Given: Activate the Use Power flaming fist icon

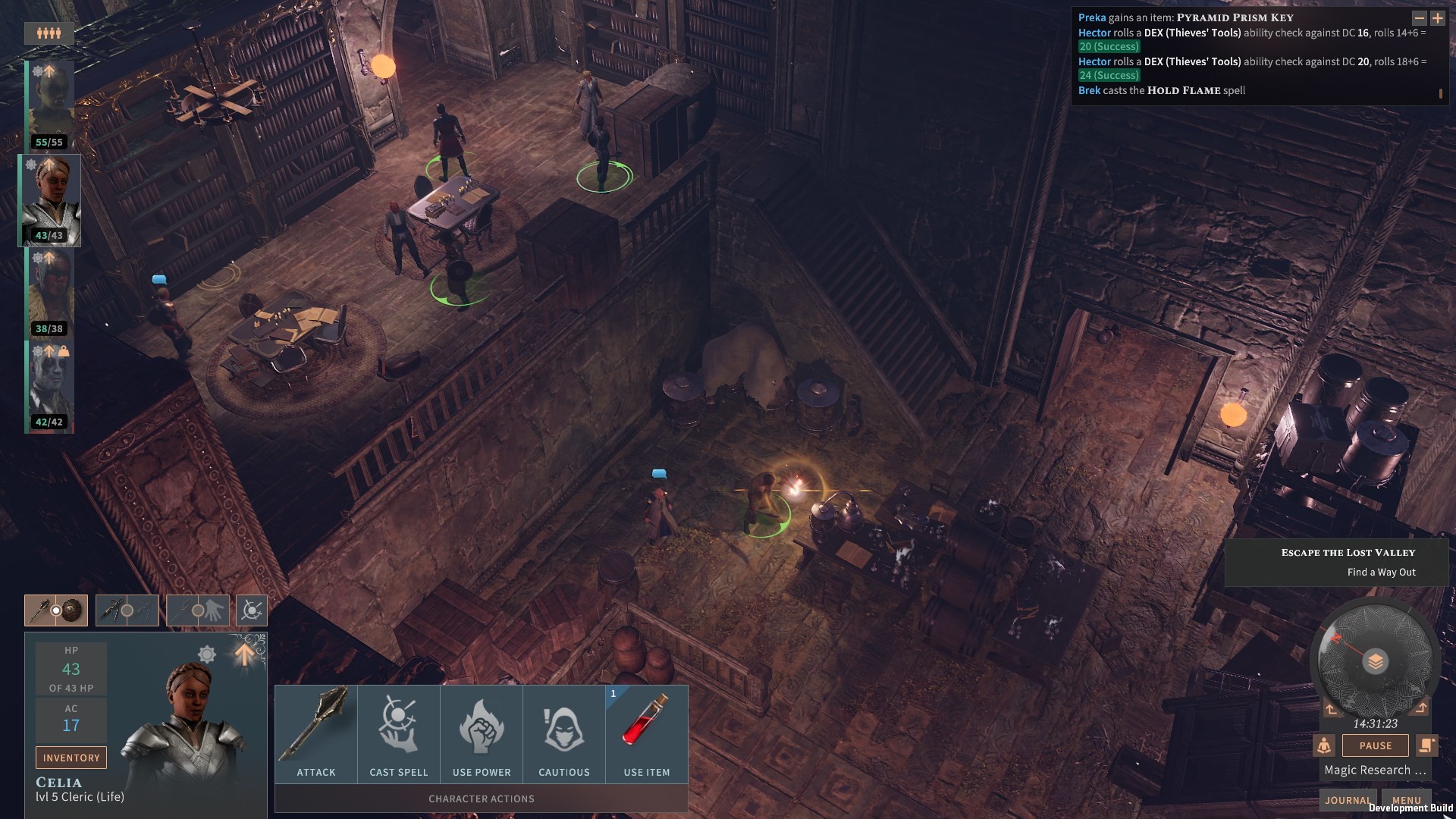Looking at the screenshot, I should (481, 732).
